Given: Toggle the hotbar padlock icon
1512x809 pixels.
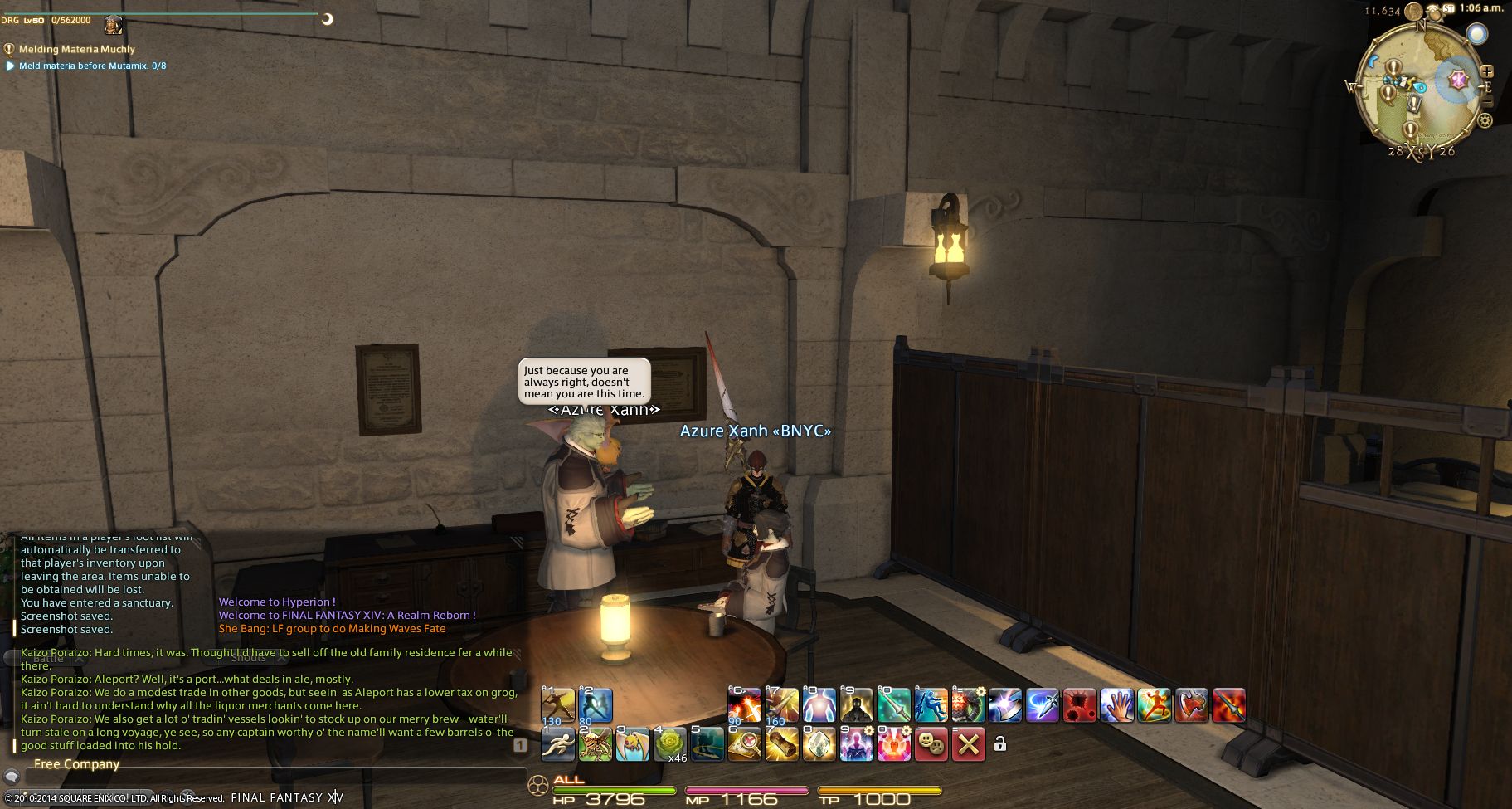Looking at the screenshot, I should (x=999, y=744).
